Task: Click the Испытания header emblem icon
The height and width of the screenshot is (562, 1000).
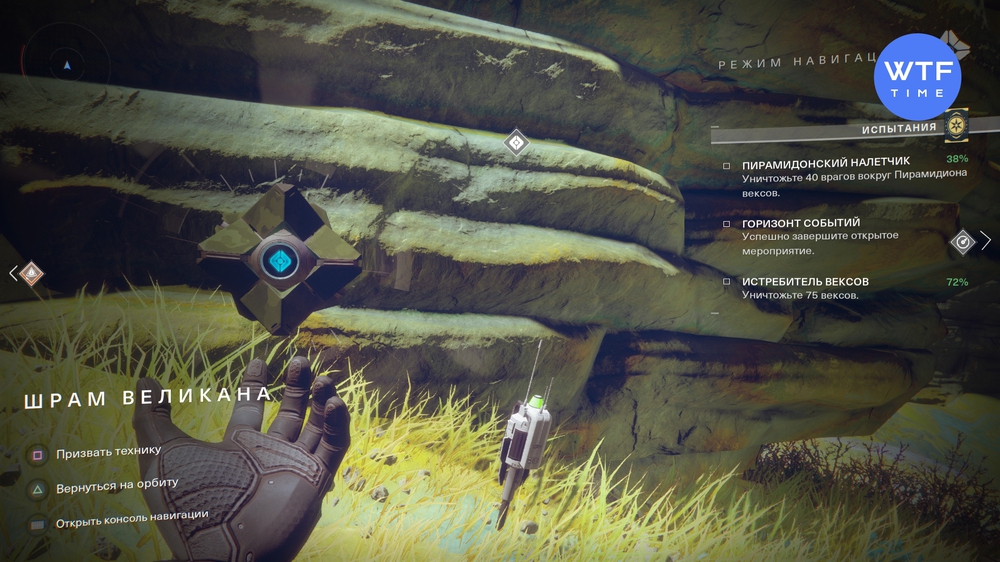Action: (957, 127)
